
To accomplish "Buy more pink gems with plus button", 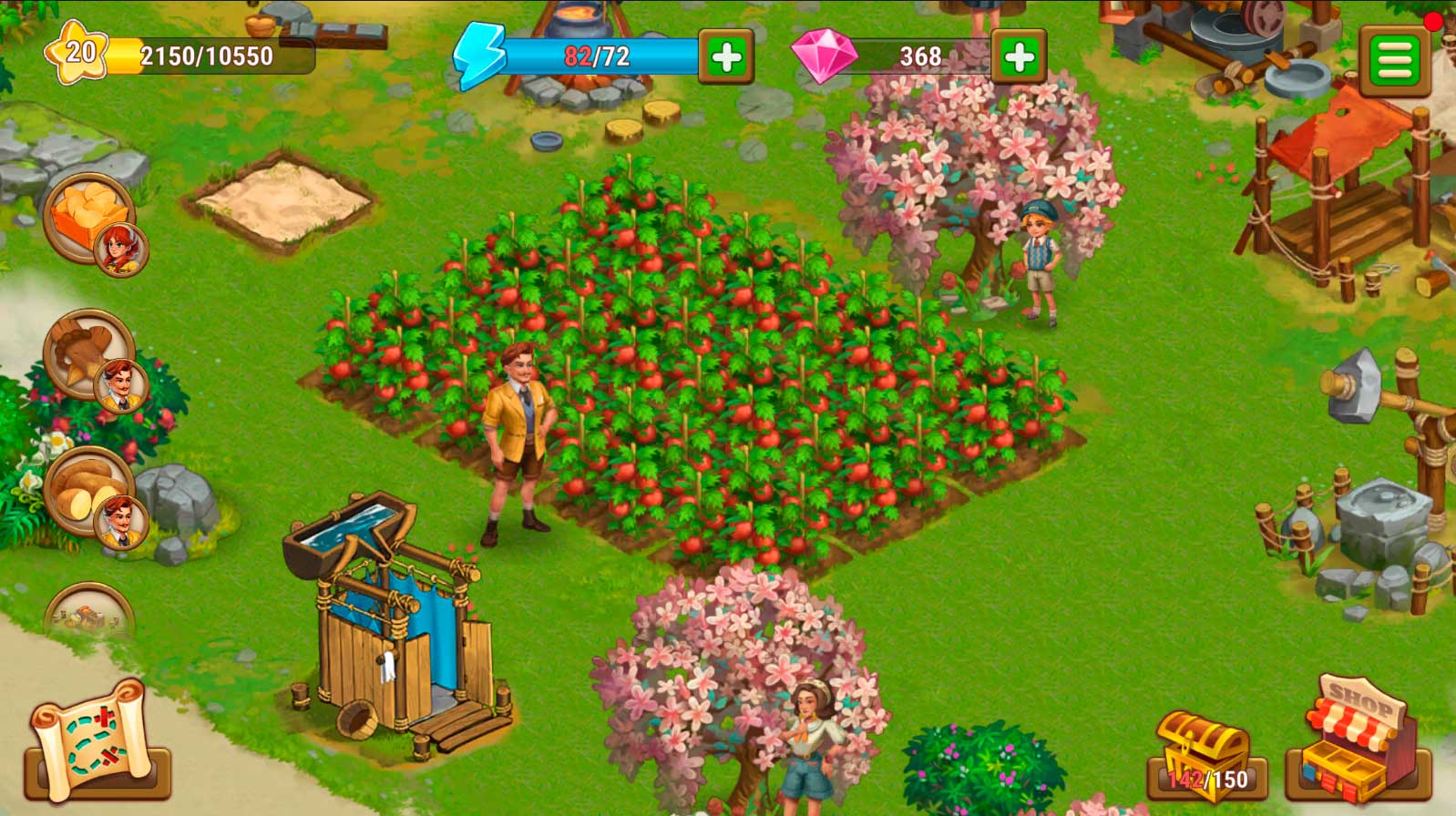I will pos(1018,57).
